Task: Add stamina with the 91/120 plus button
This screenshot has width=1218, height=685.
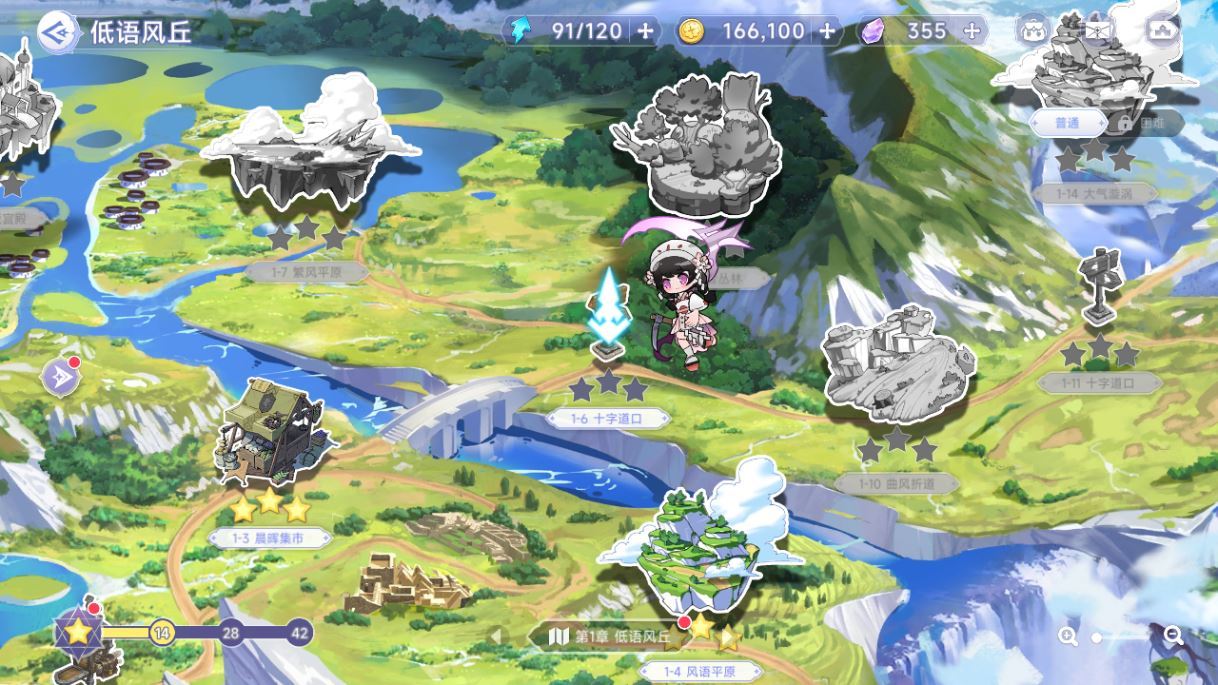Action: click(645, 31)
